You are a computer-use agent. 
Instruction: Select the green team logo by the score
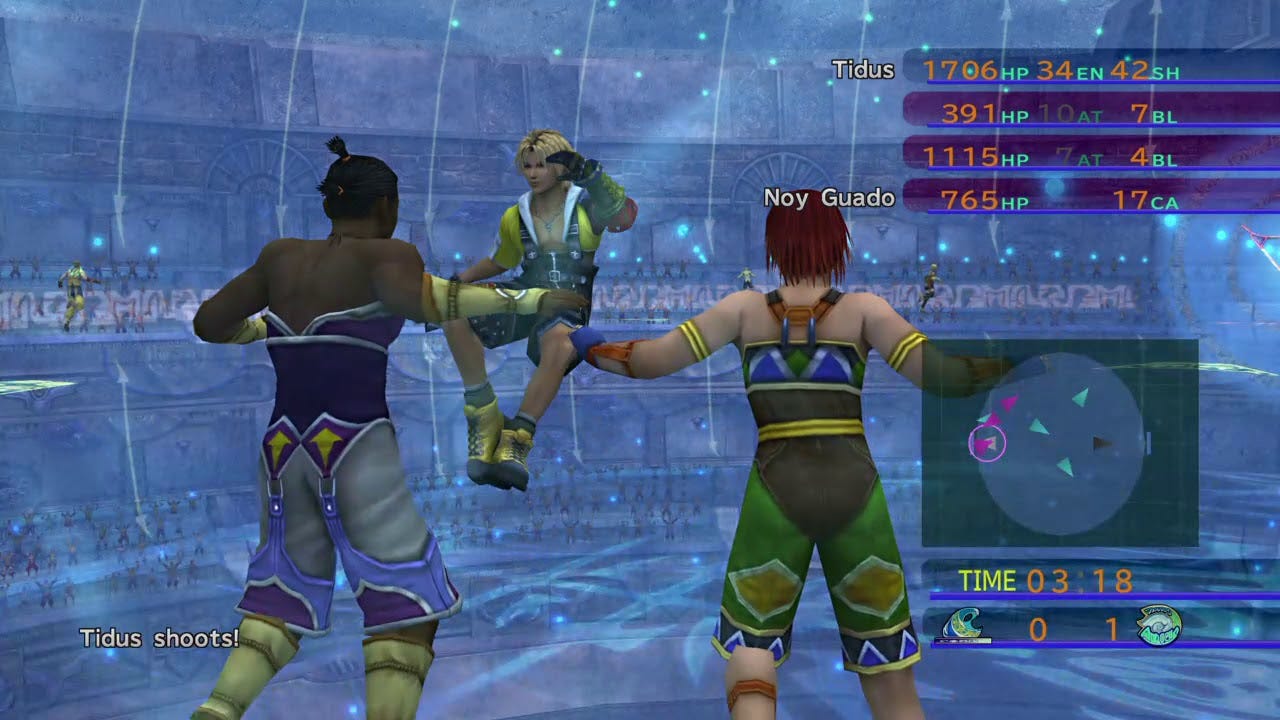(x=1159, y=626)
